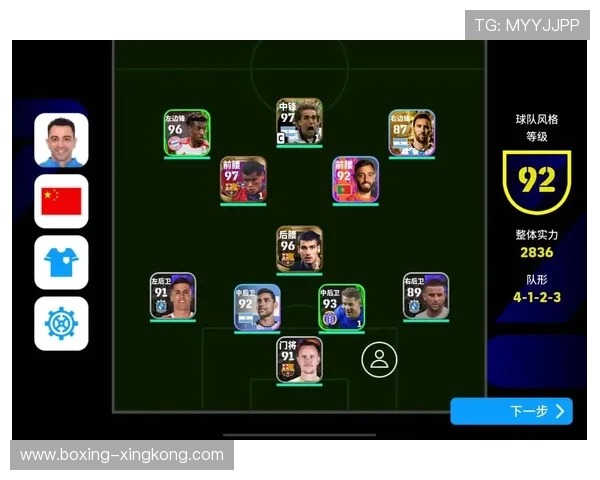This screenshot has width=600, height=480.
Task: Tap the 下一步 next step button
Action: [511, 411]
